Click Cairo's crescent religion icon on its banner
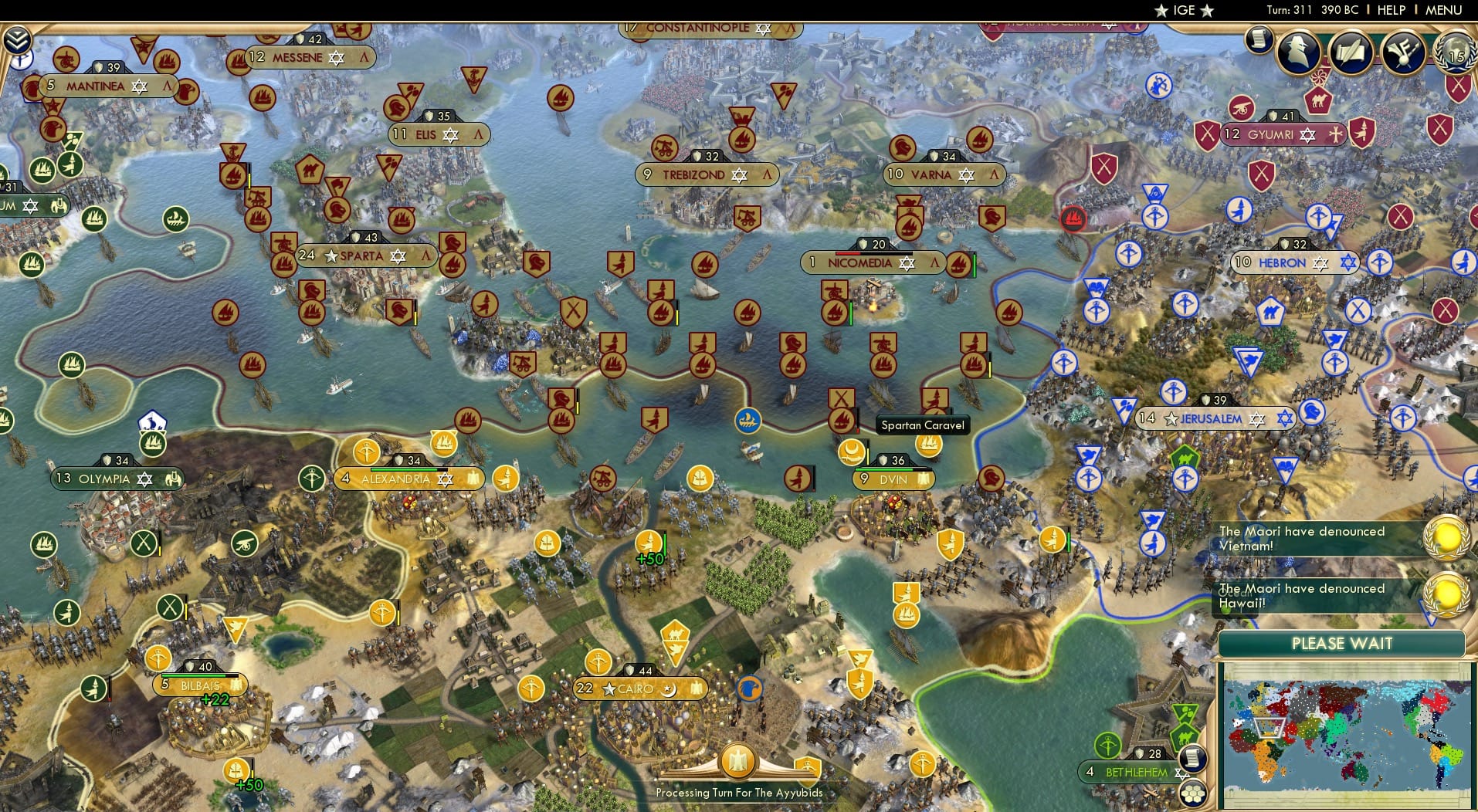 tap(670, 688)
